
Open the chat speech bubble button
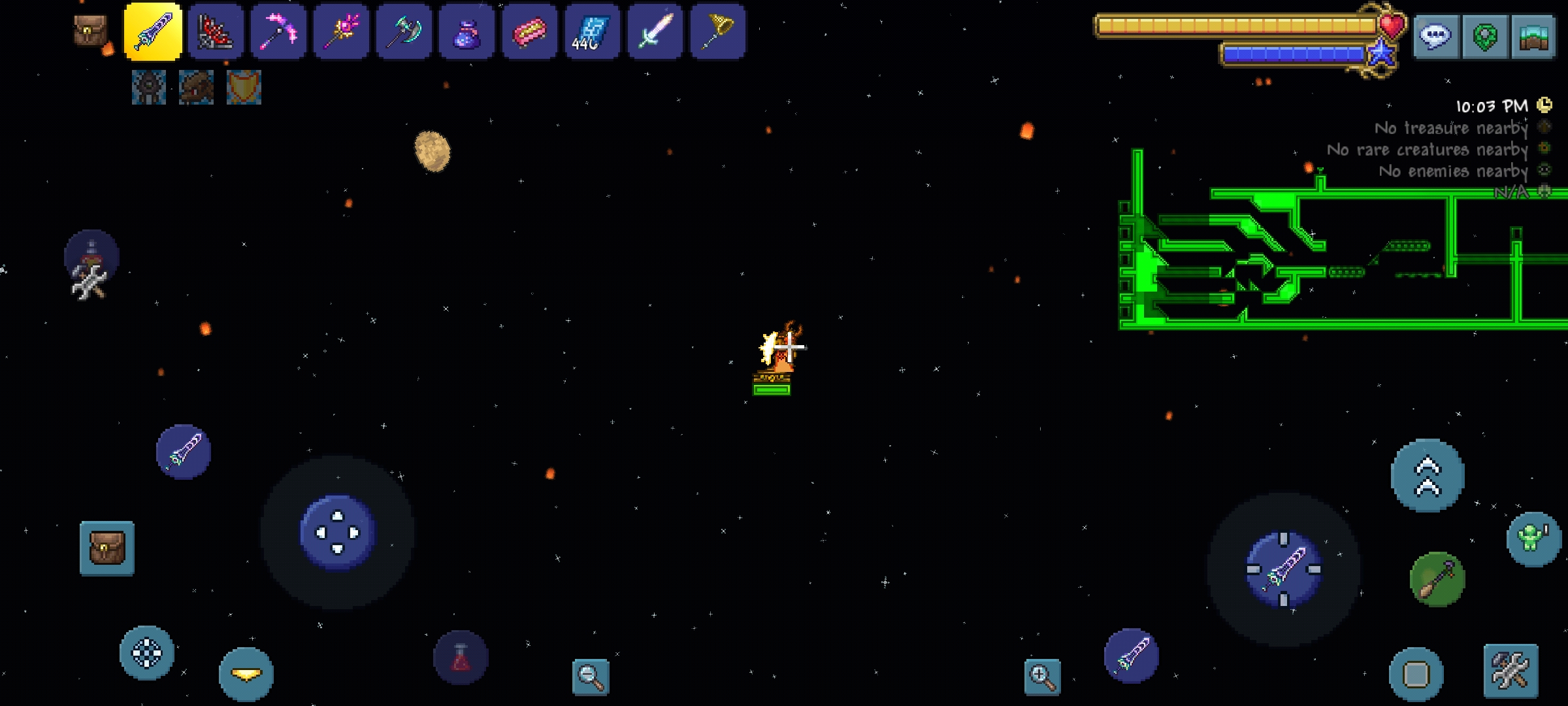pos(1435,36)
